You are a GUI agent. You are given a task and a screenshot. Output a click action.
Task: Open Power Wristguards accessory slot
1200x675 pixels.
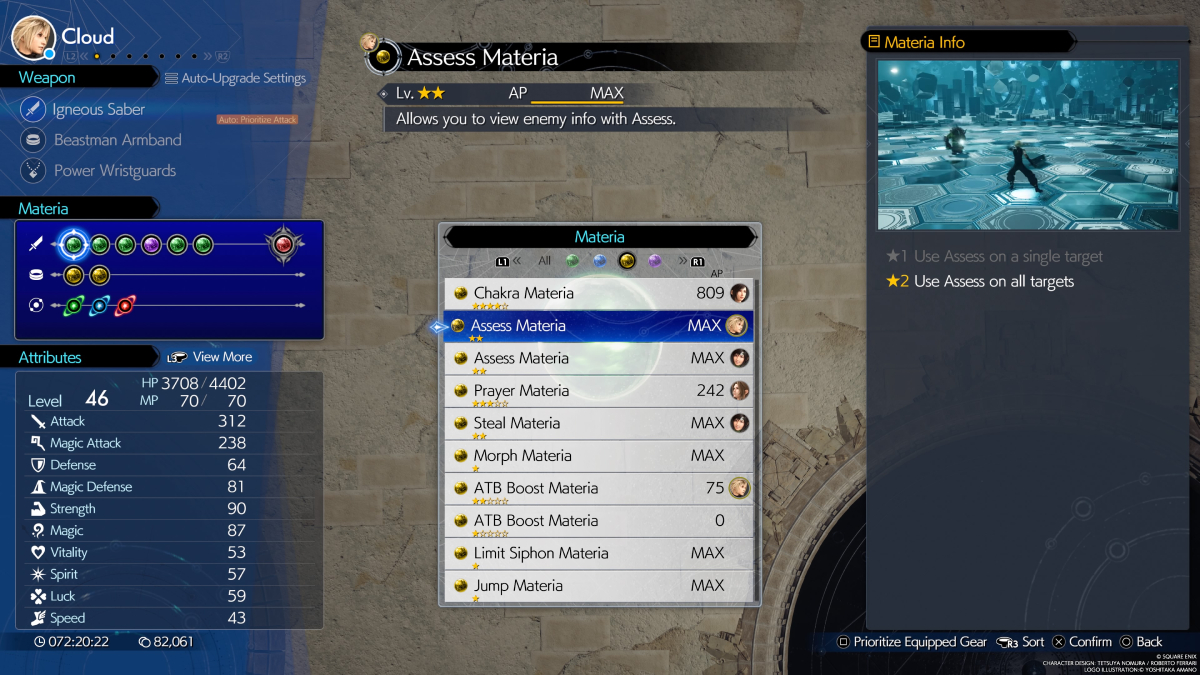tap(114, 171)
